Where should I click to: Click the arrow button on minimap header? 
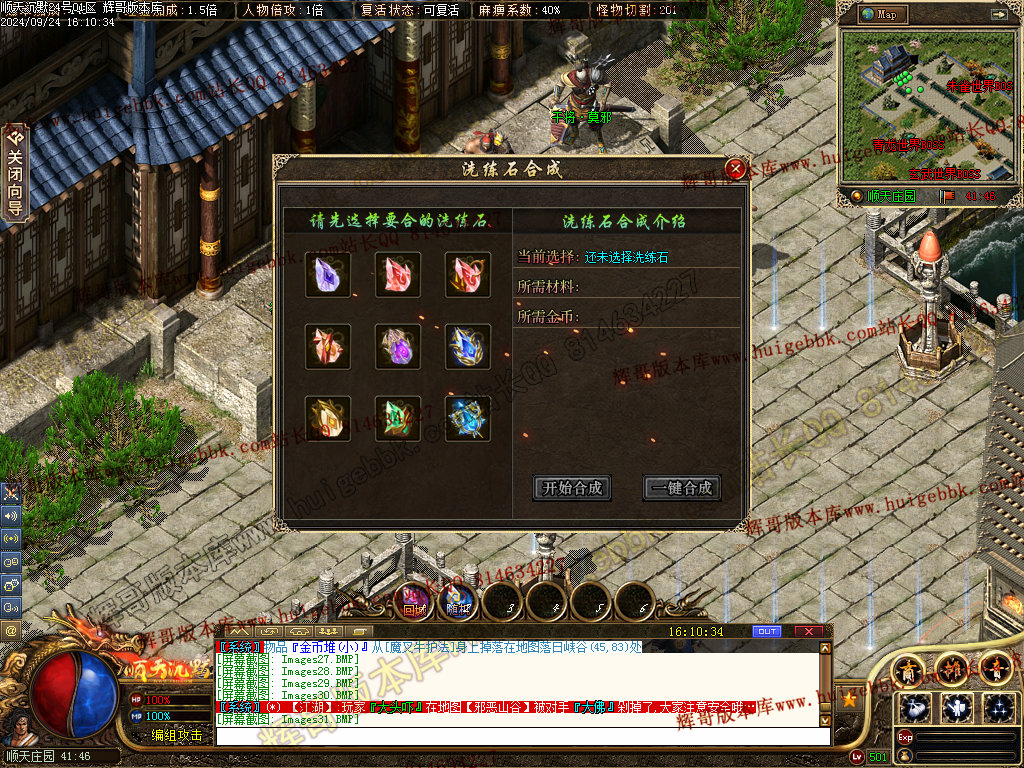[998, 14]
